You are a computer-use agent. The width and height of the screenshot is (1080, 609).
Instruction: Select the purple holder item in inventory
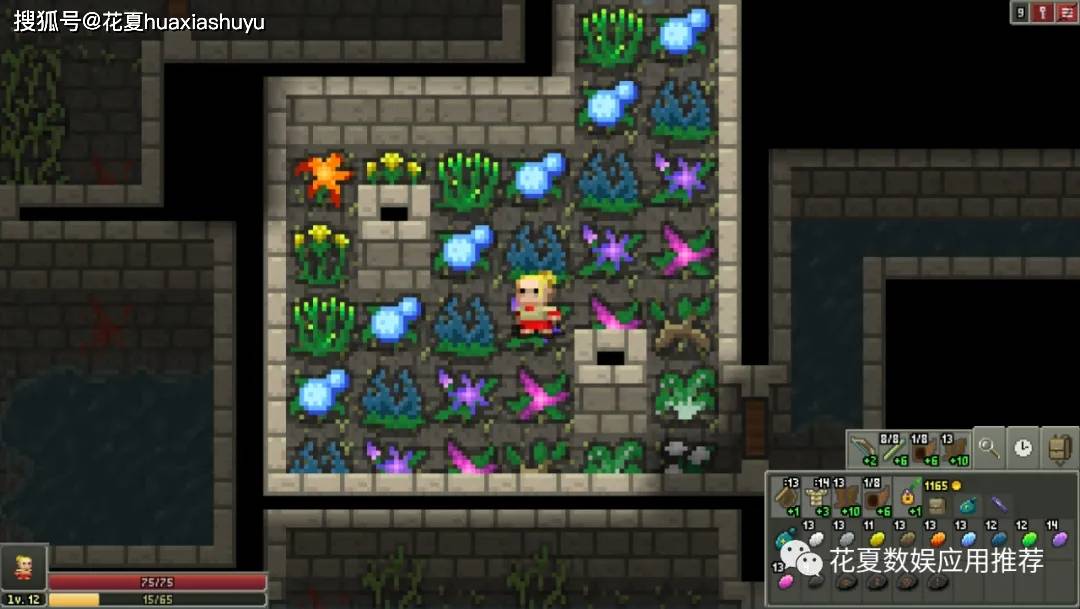tap(998, 503)
